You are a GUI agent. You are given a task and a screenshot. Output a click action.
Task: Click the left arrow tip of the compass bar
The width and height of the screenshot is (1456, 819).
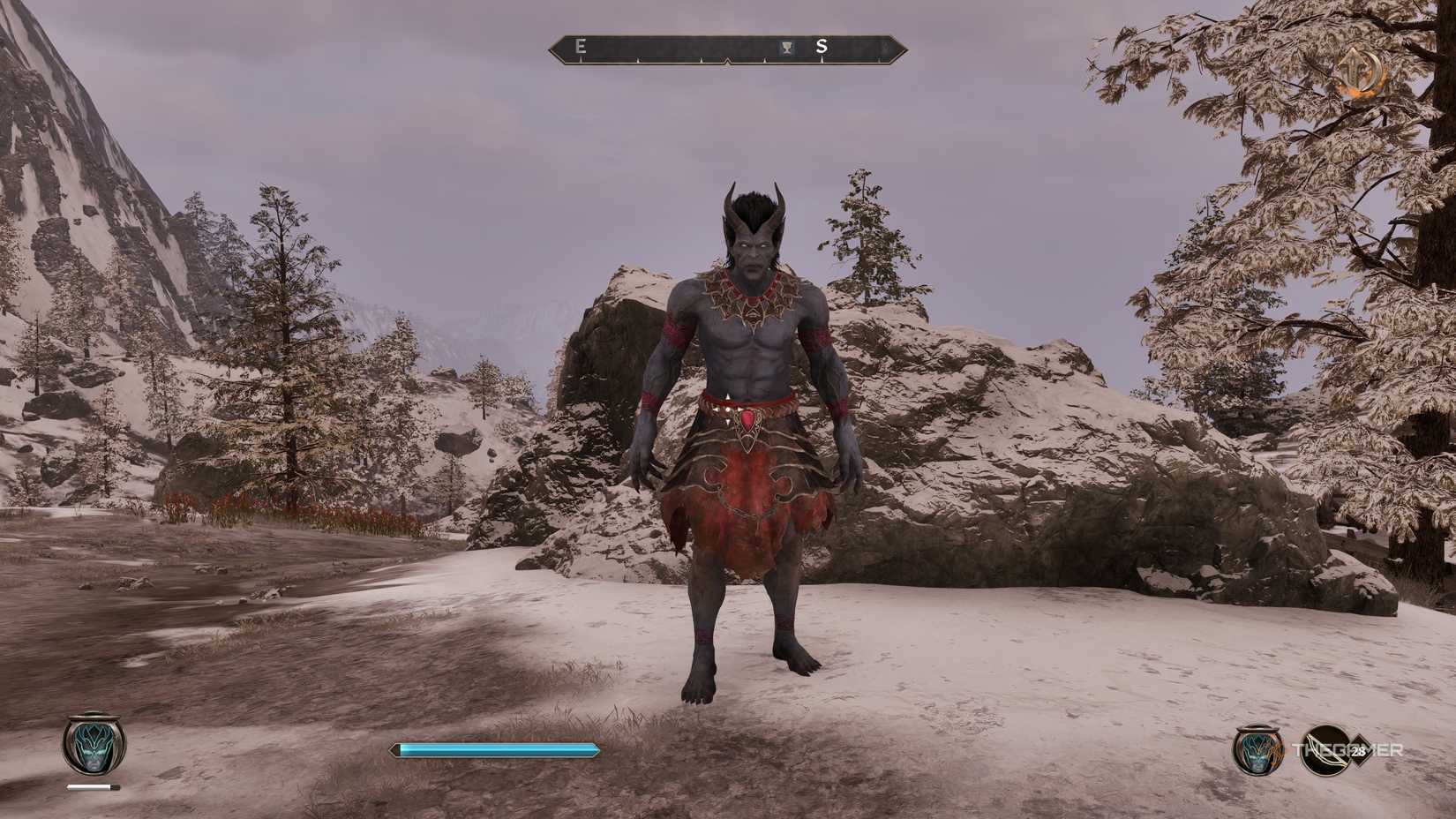click(x=554, y=49)
